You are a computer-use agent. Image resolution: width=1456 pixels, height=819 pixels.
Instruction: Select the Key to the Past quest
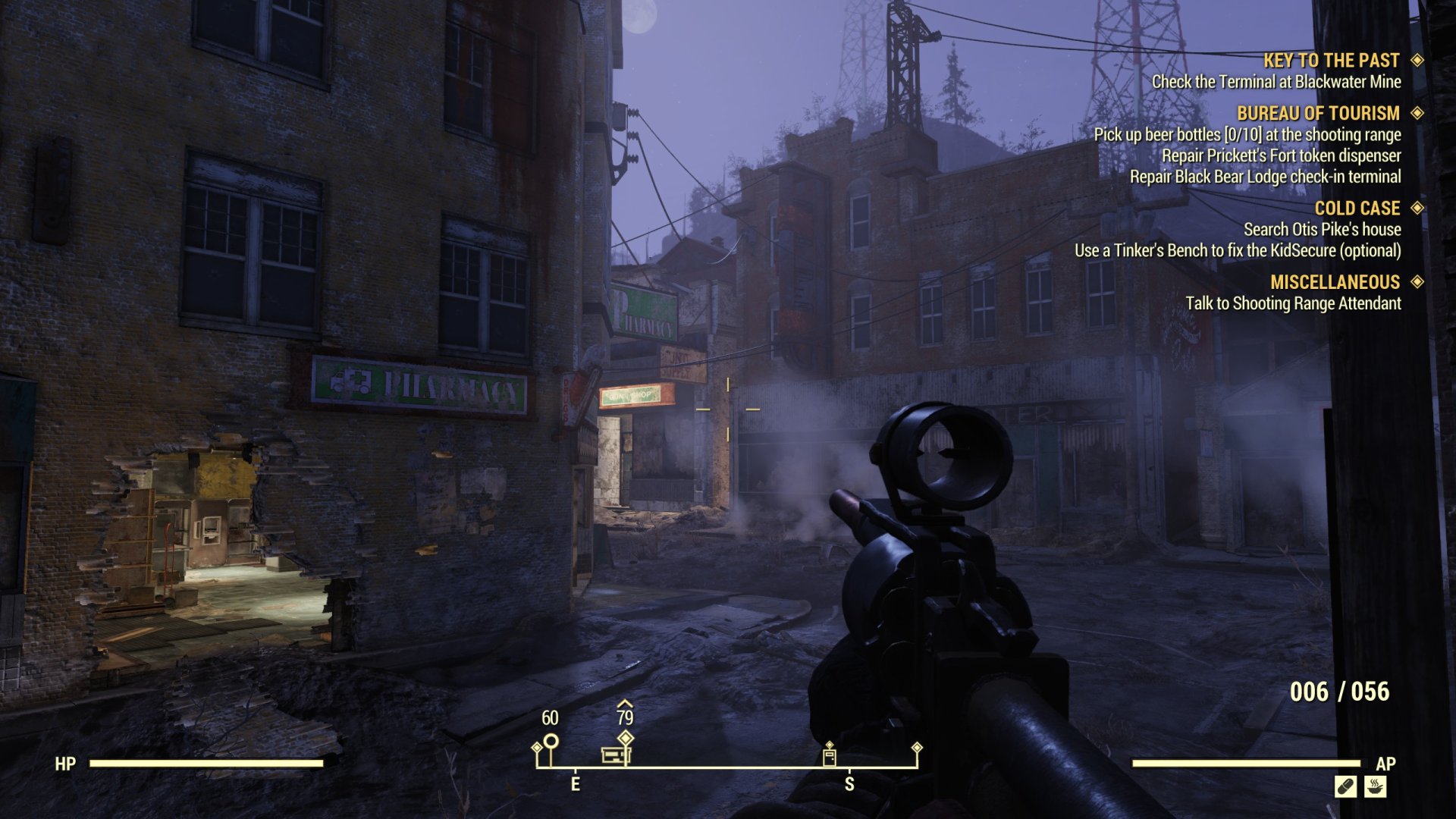pos(1331,61)
